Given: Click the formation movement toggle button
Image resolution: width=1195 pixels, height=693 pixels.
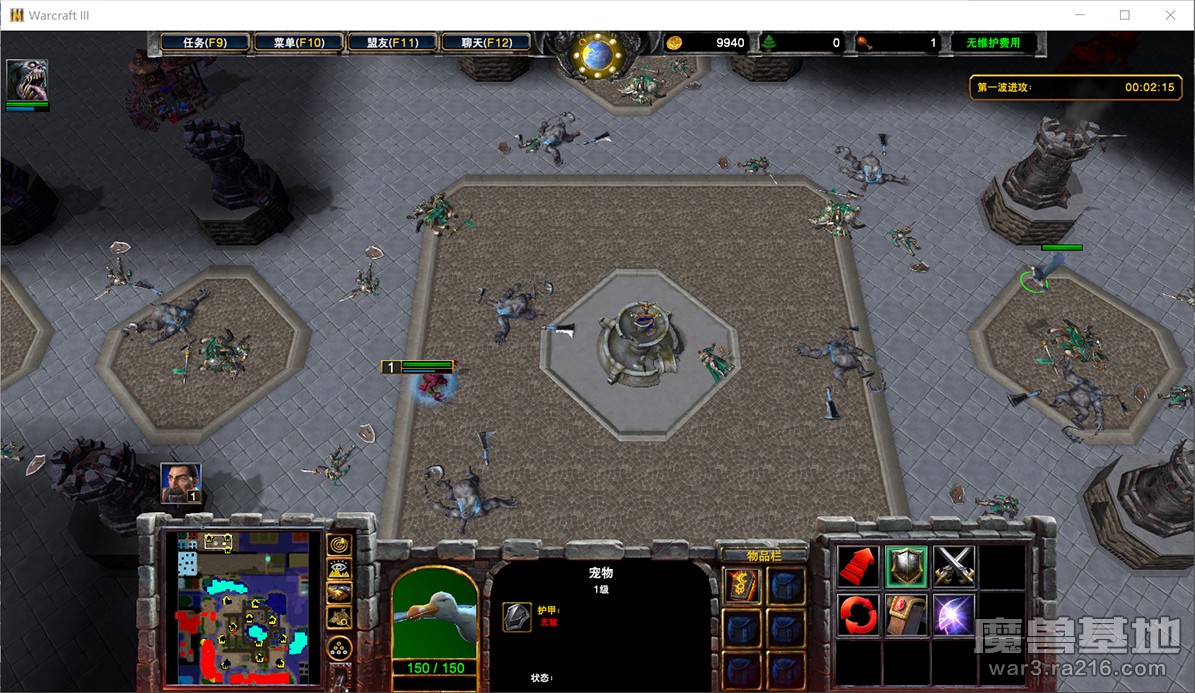Looking at the screenshot, I should 340,649.
